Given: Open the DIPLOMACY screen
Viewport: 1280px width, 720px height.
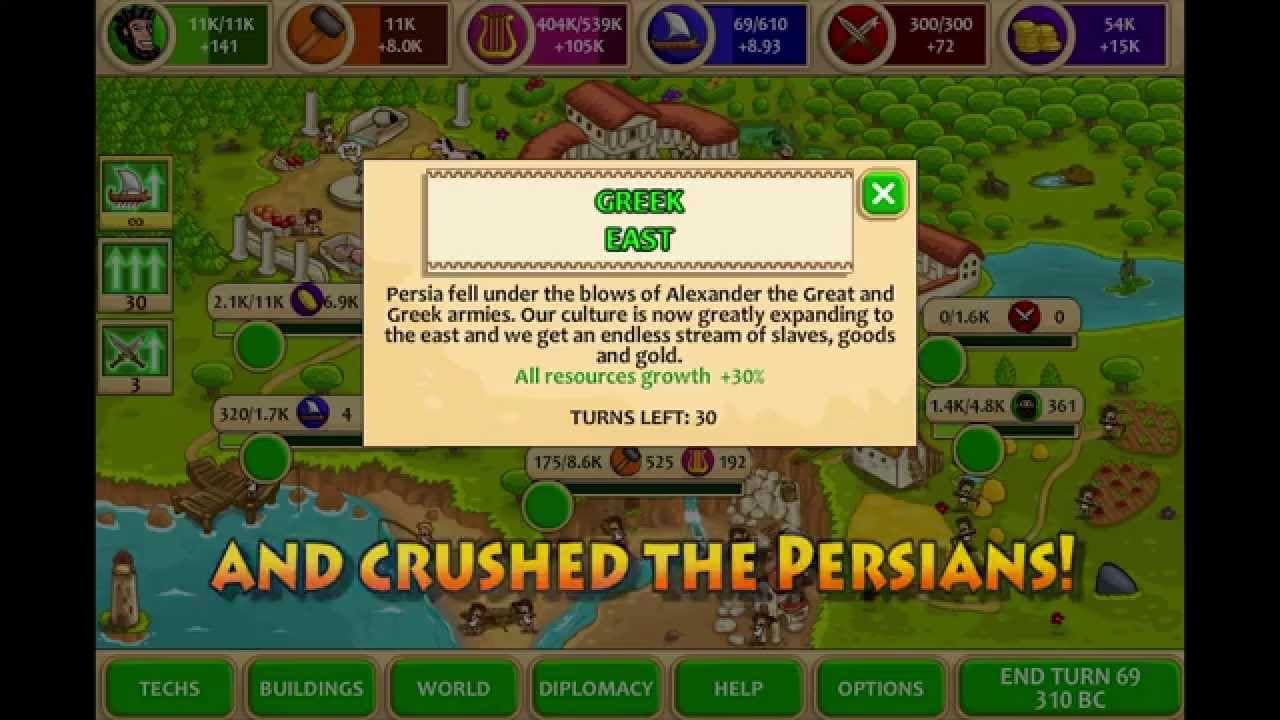Looking at the screenshot, I should (x=595, y=688).
